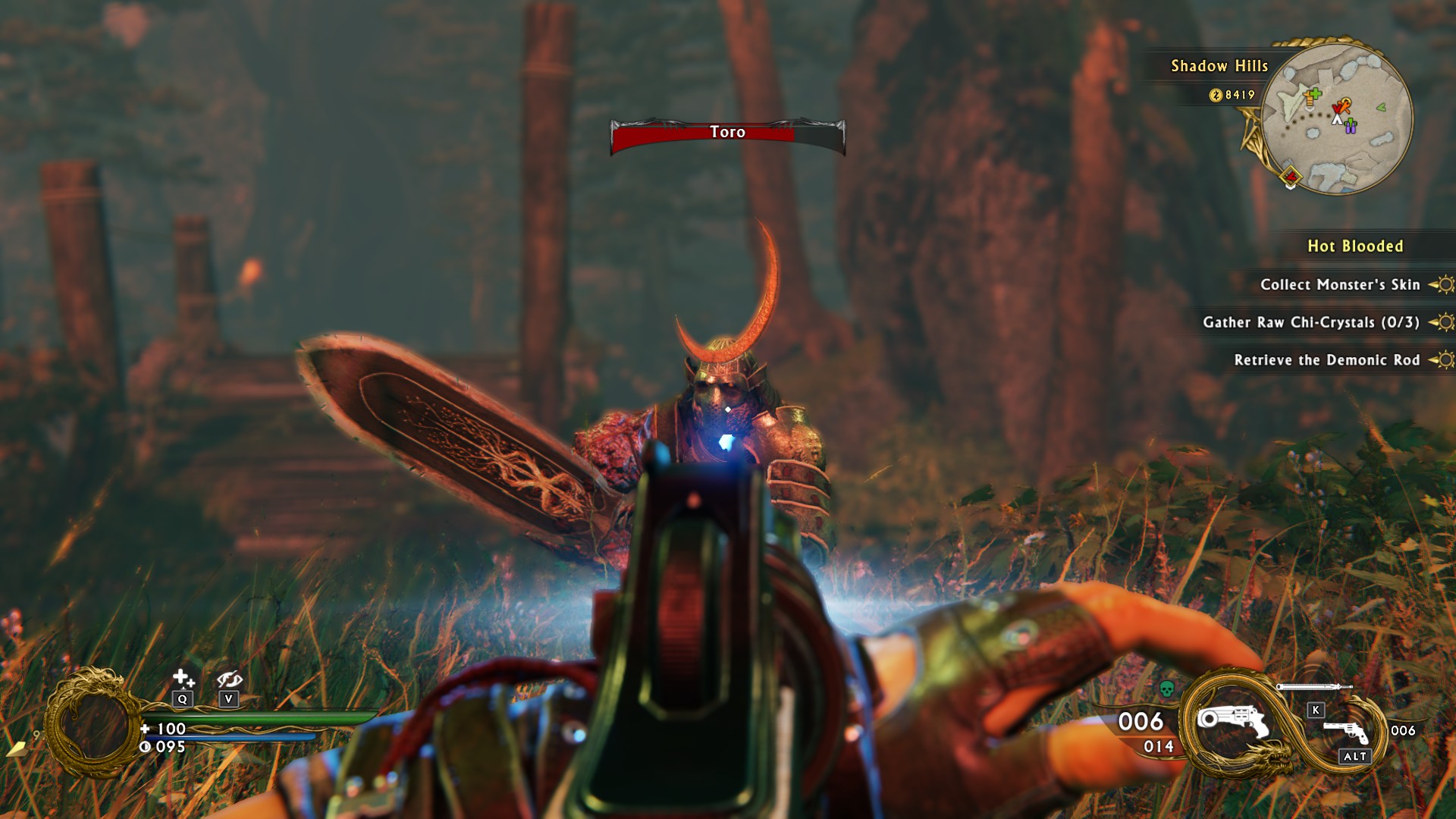Viewport: 1456px width, 819px height.
Task: Select the Hot Blooded mission title
Action: point(1354,246)
